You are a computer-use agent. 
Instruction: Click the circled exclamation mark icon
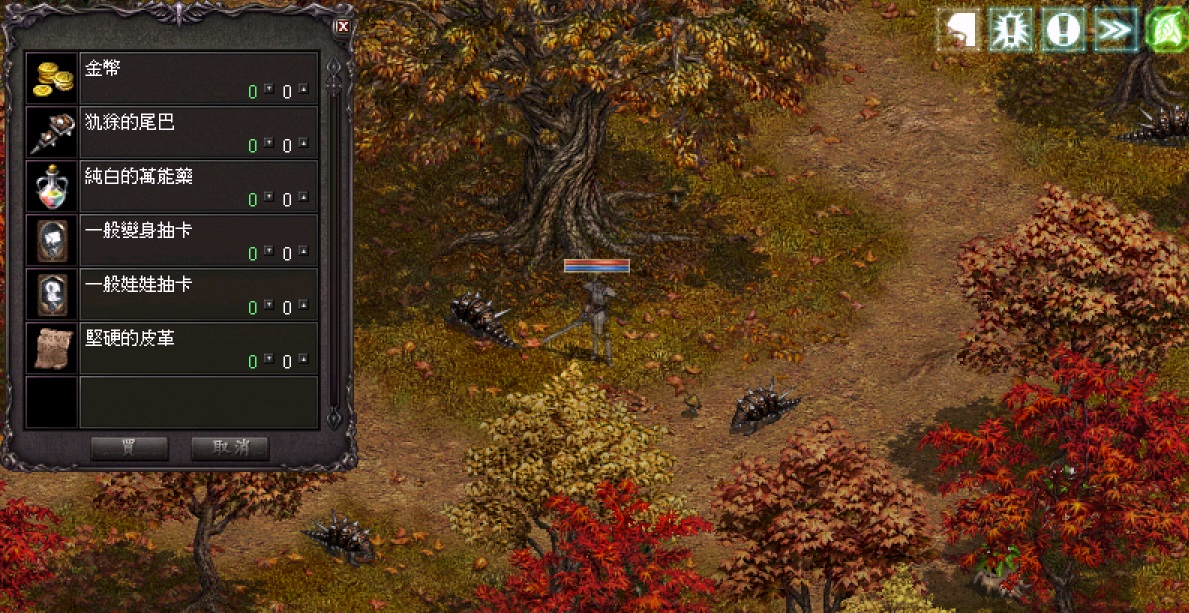point(1062,30)
